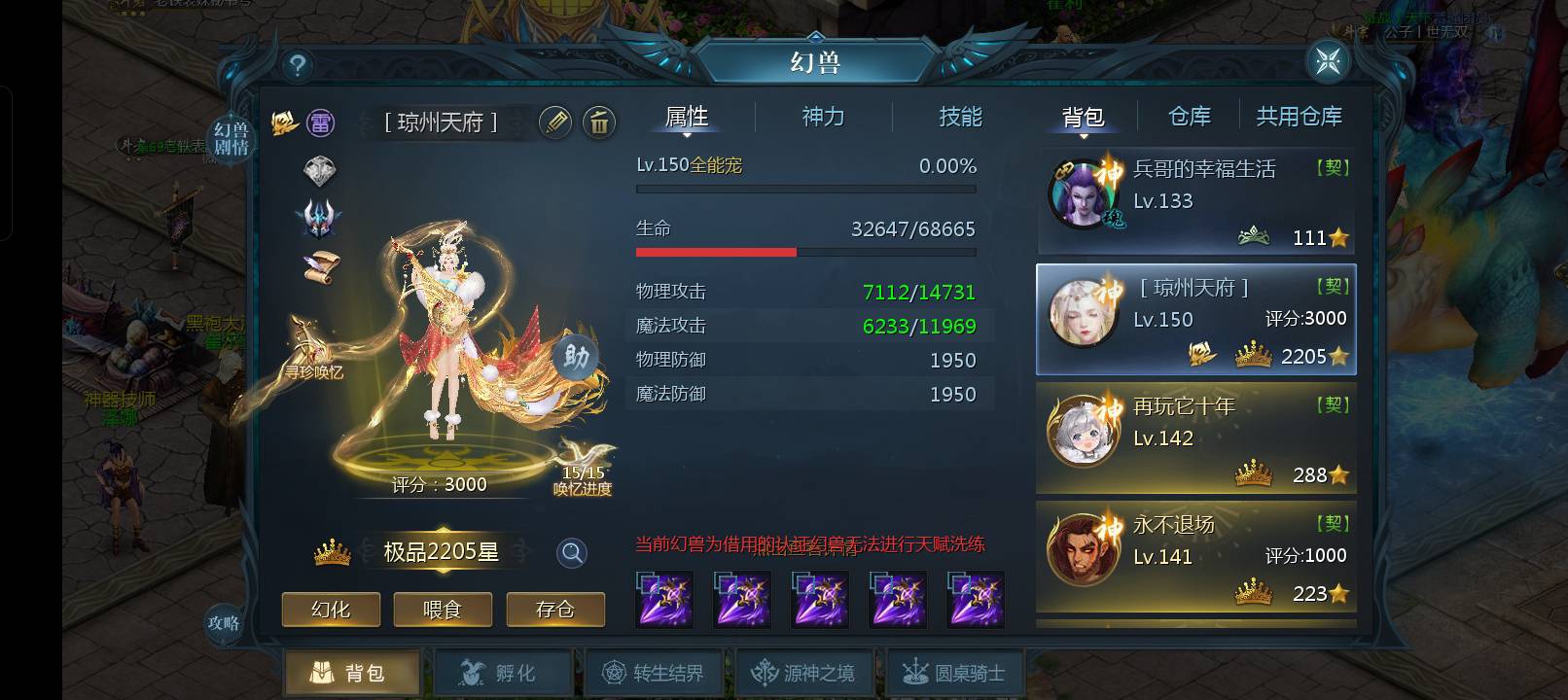Select the purple 雷 lightning element icon
The image size is (1568, 700).
(320, 122)
